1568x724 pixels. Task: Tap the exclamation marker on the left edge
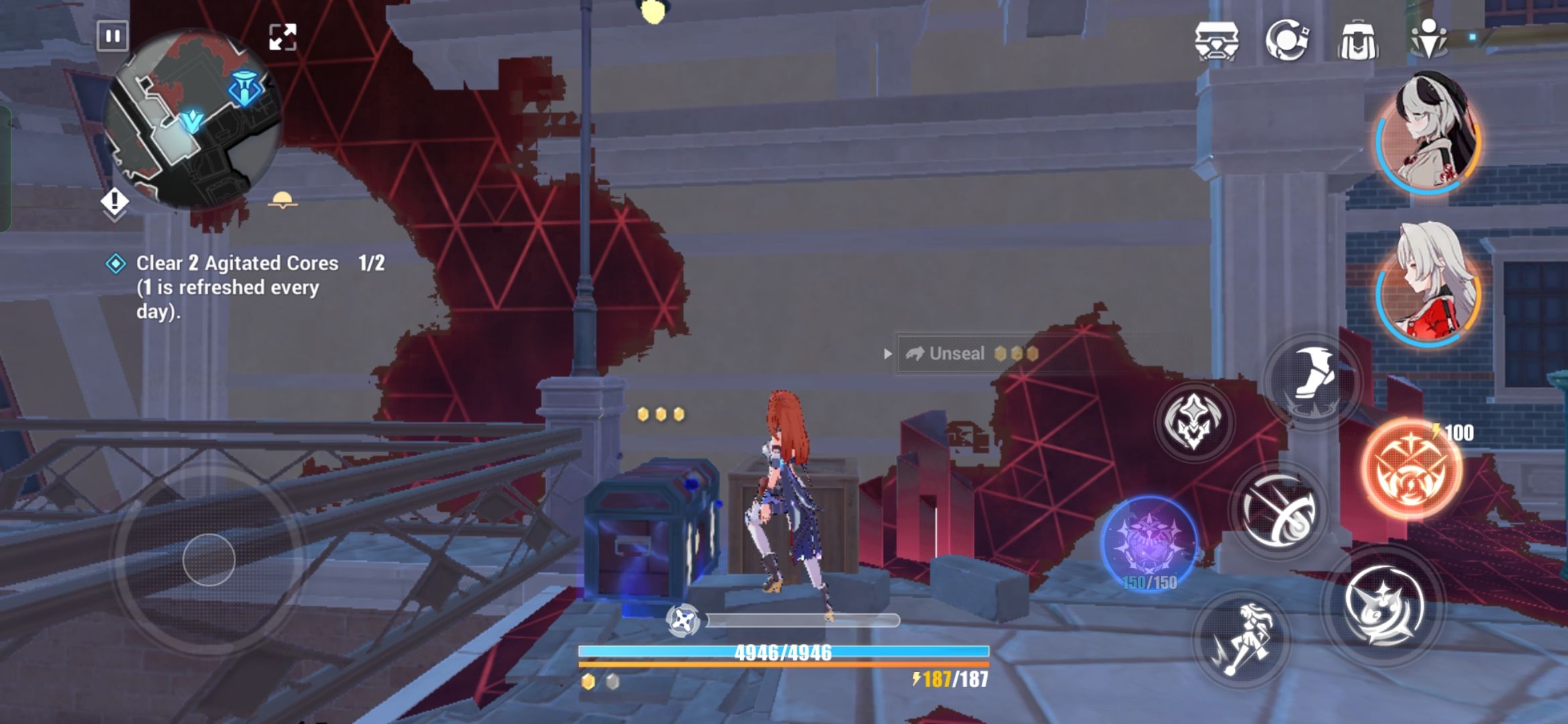pyautogui.click(x=115, y=199)
